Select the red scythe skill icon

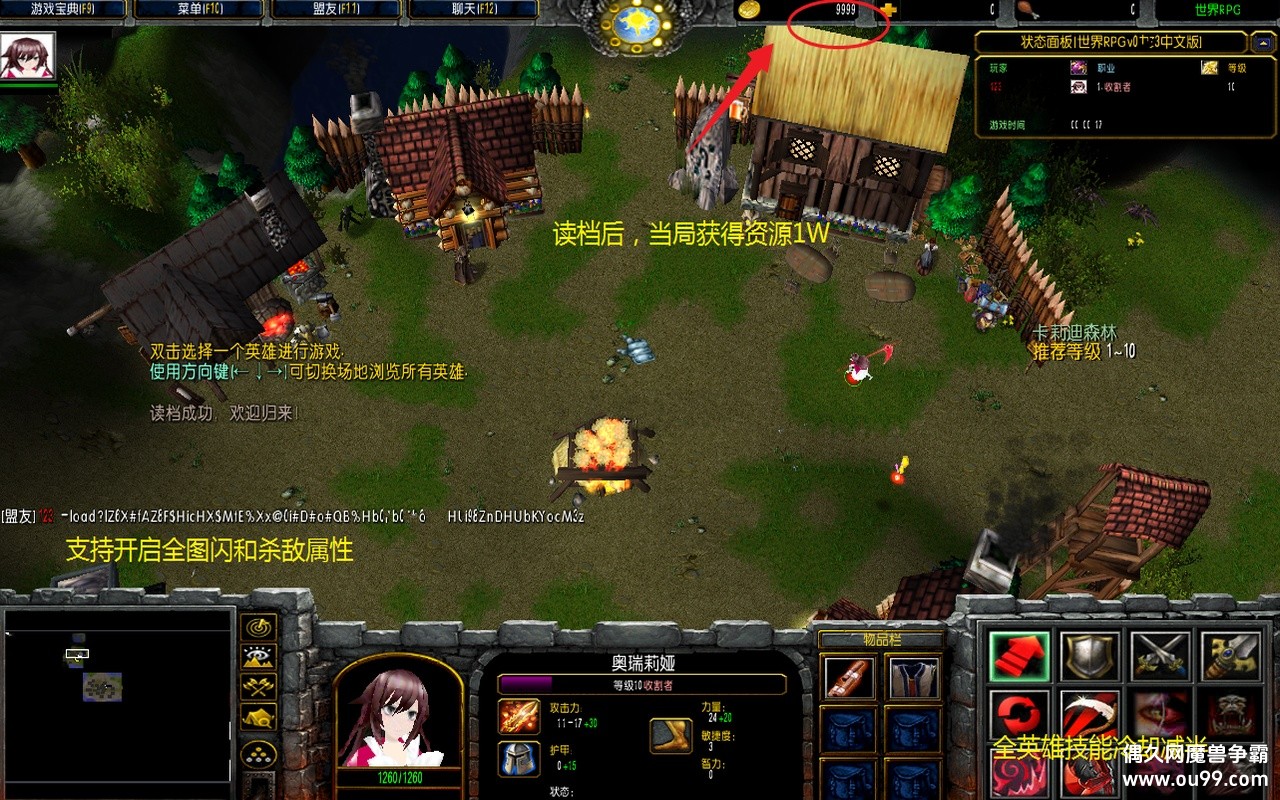click(x=1090, y=714)
